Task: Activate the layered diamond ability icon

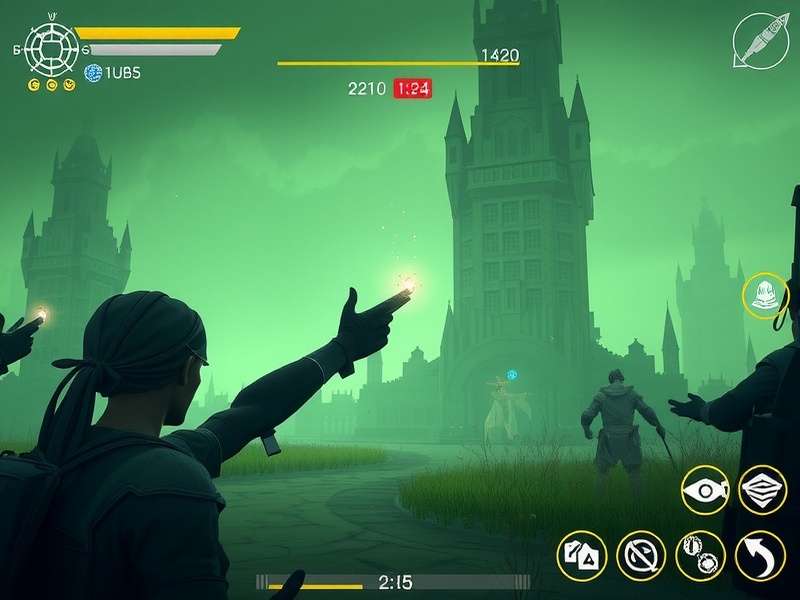Action: (x=762, y=491)
